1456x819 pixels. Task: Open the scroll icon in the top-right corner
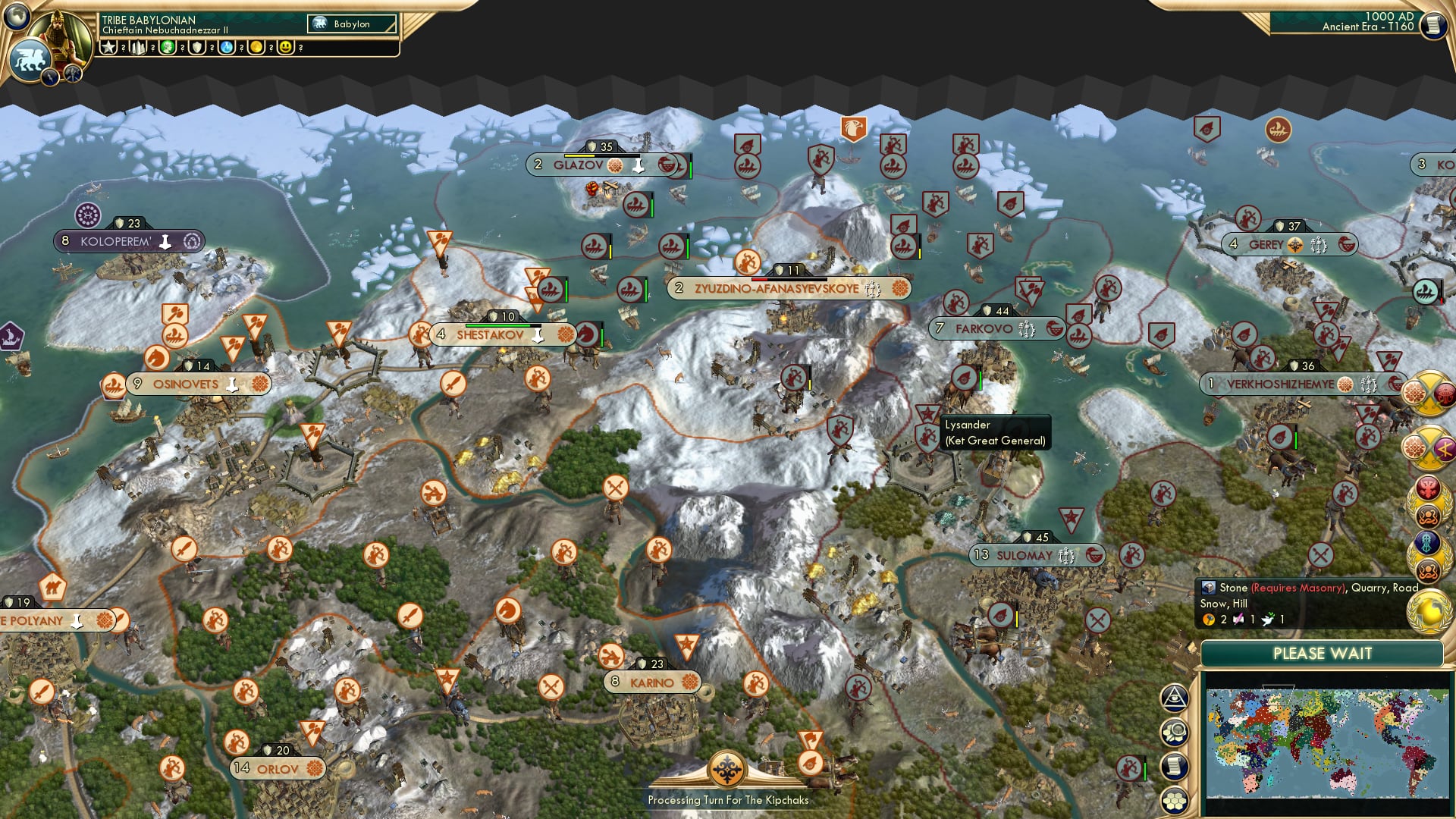pos(1433,27)
